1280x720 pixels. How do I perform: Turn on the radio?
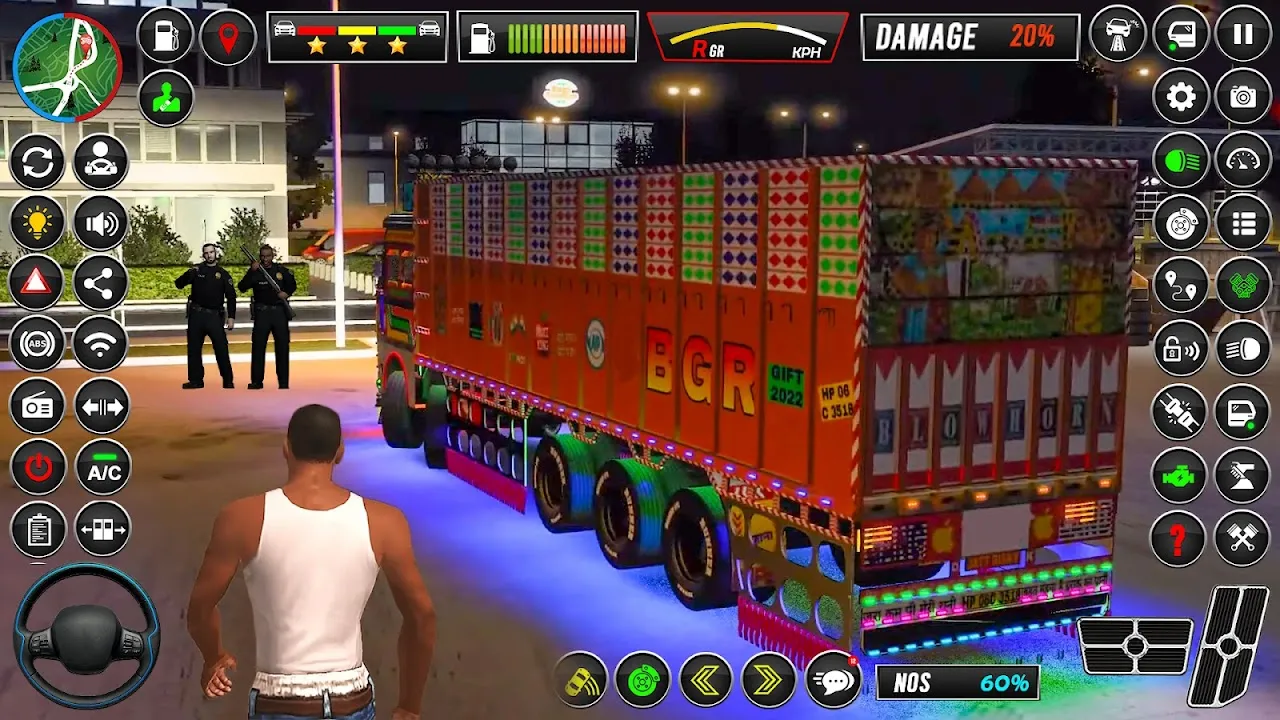[x=38, y=407]
